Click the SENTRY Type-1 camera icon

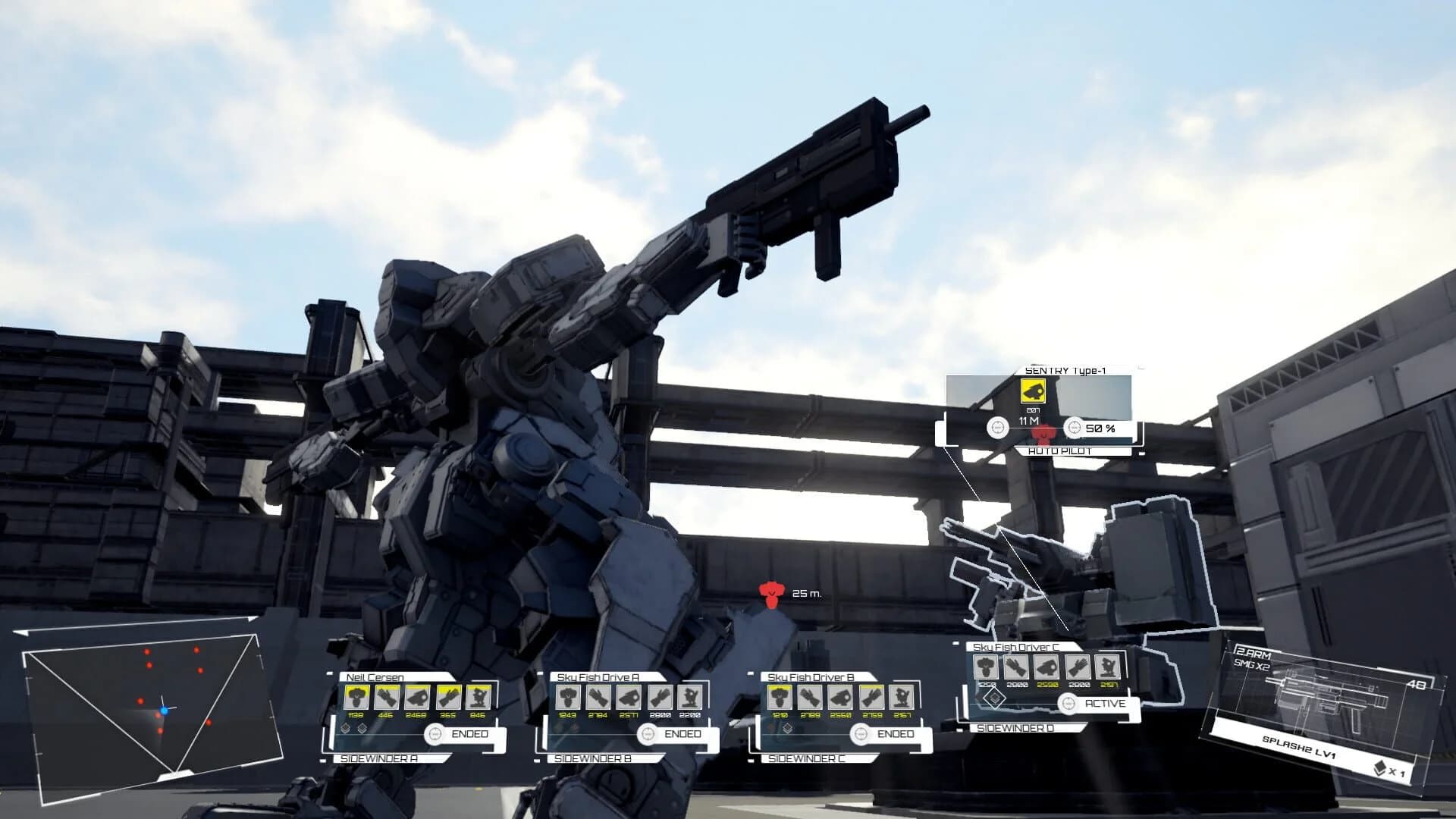click(x=1033, y=391)
